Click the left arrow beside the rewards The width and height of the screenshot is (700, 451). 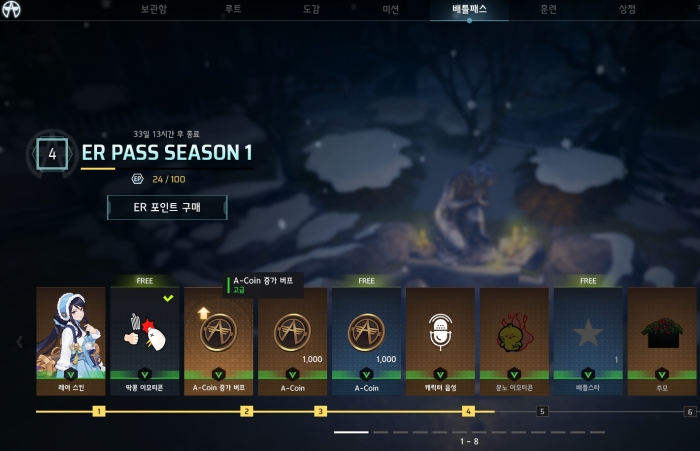point(19,341)
